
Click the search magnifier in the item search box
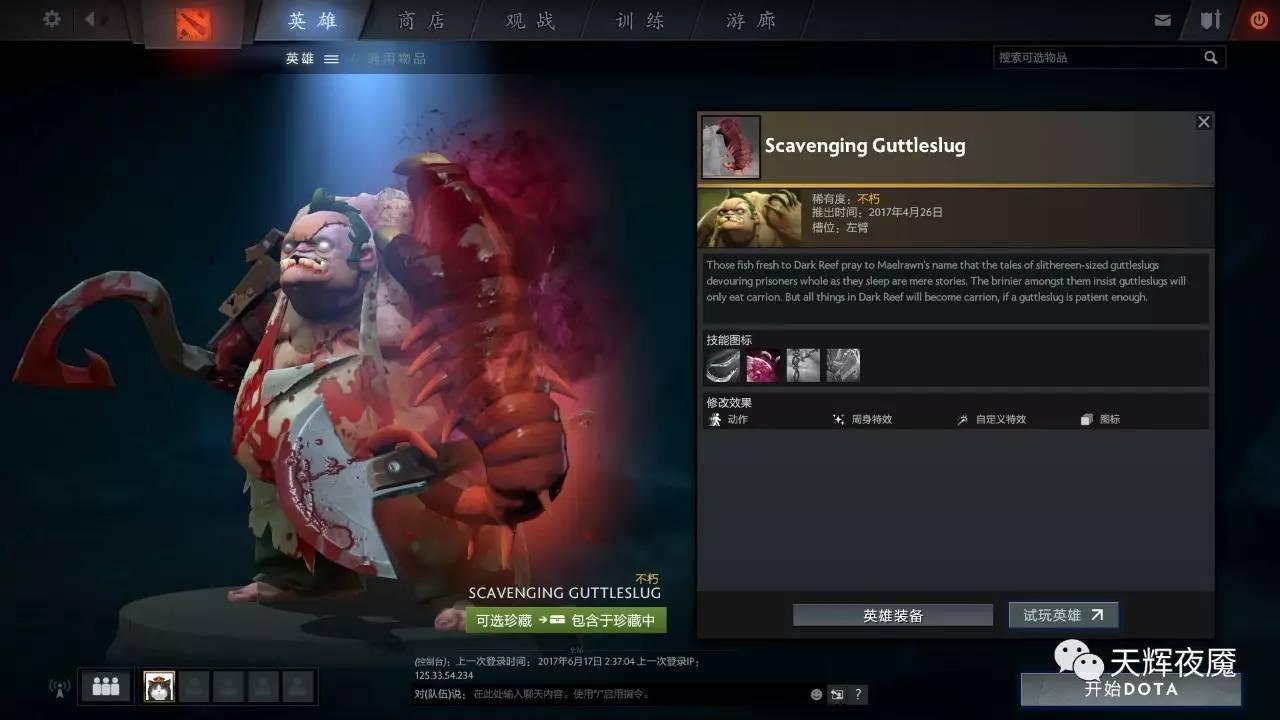coord(1211,57)
